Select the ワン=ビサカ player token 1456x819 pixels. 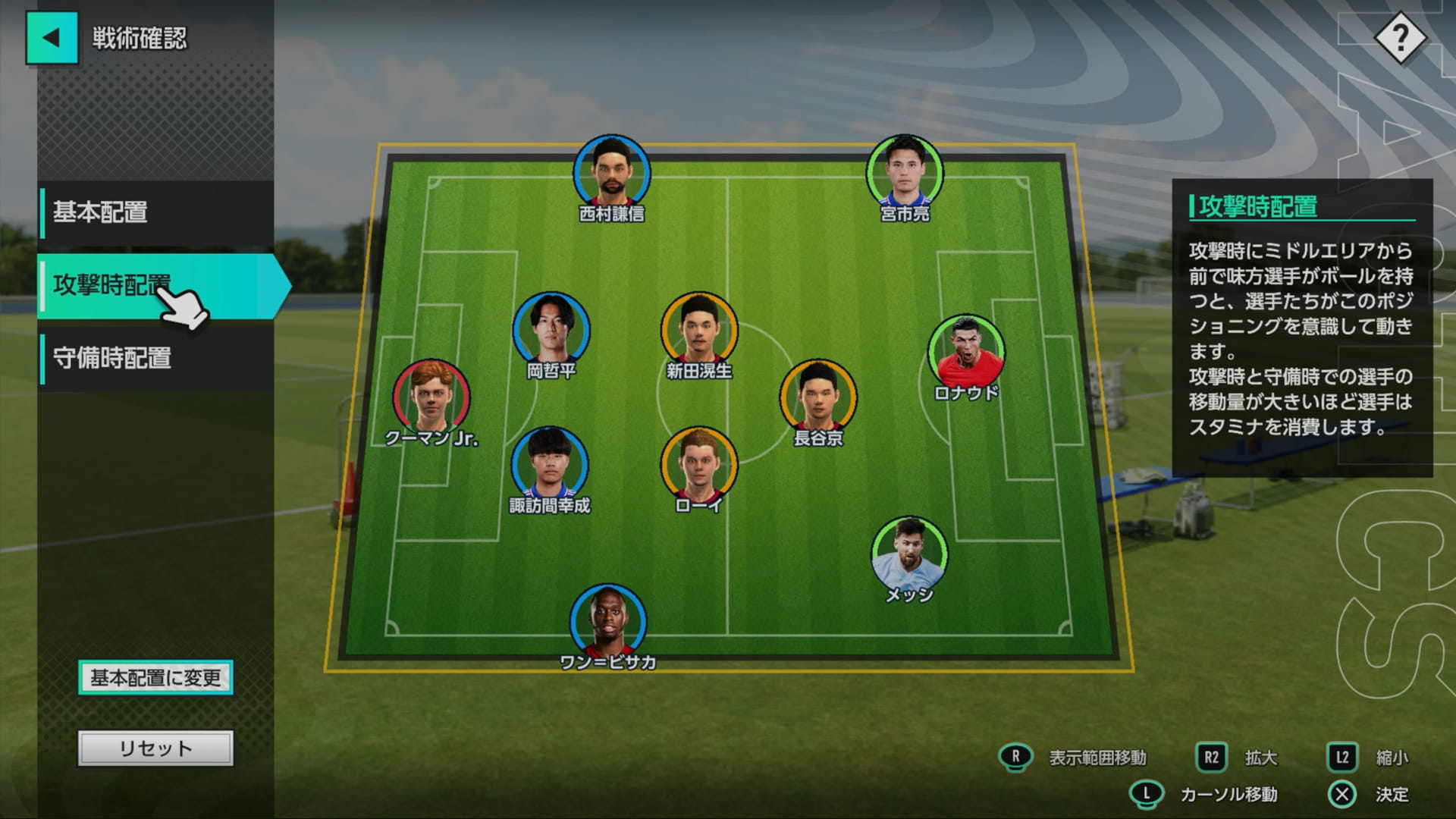[608, 622]
